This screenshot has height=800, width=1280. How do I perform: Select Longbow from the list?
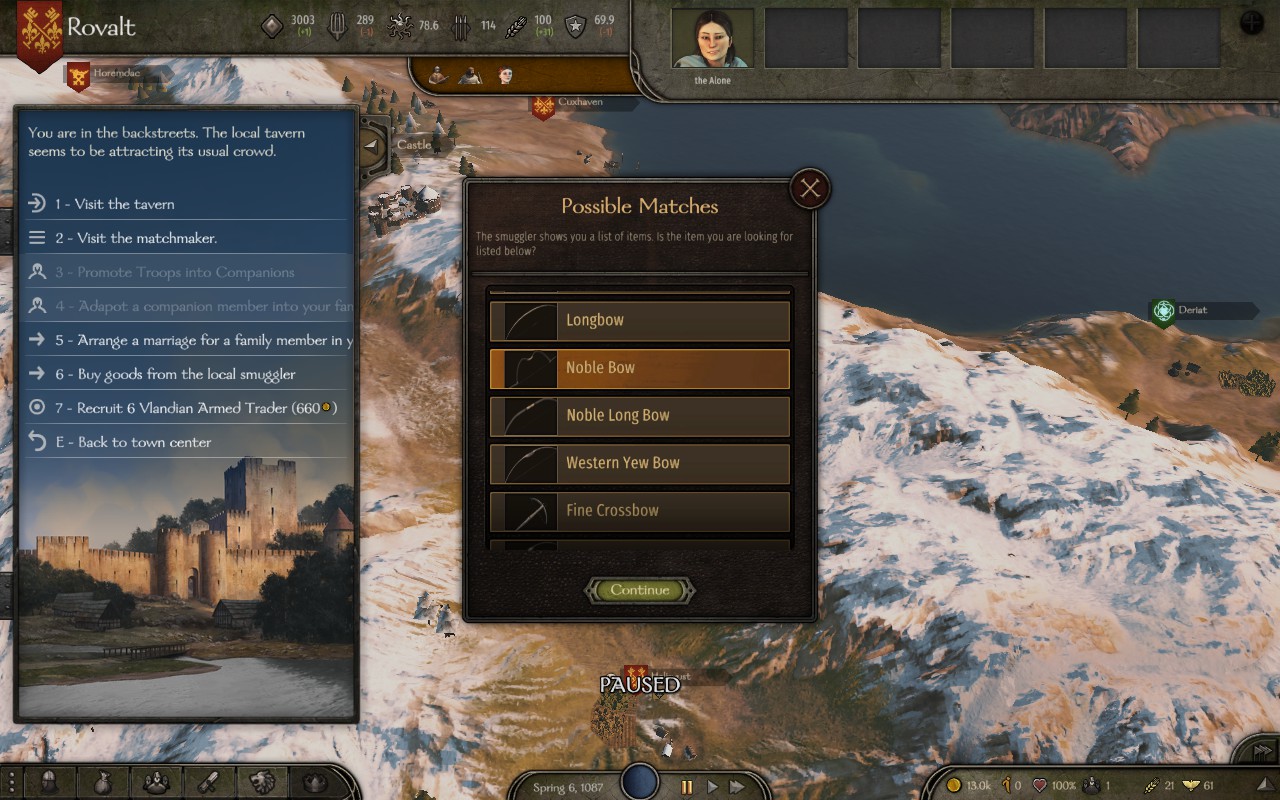pos(640,321)
